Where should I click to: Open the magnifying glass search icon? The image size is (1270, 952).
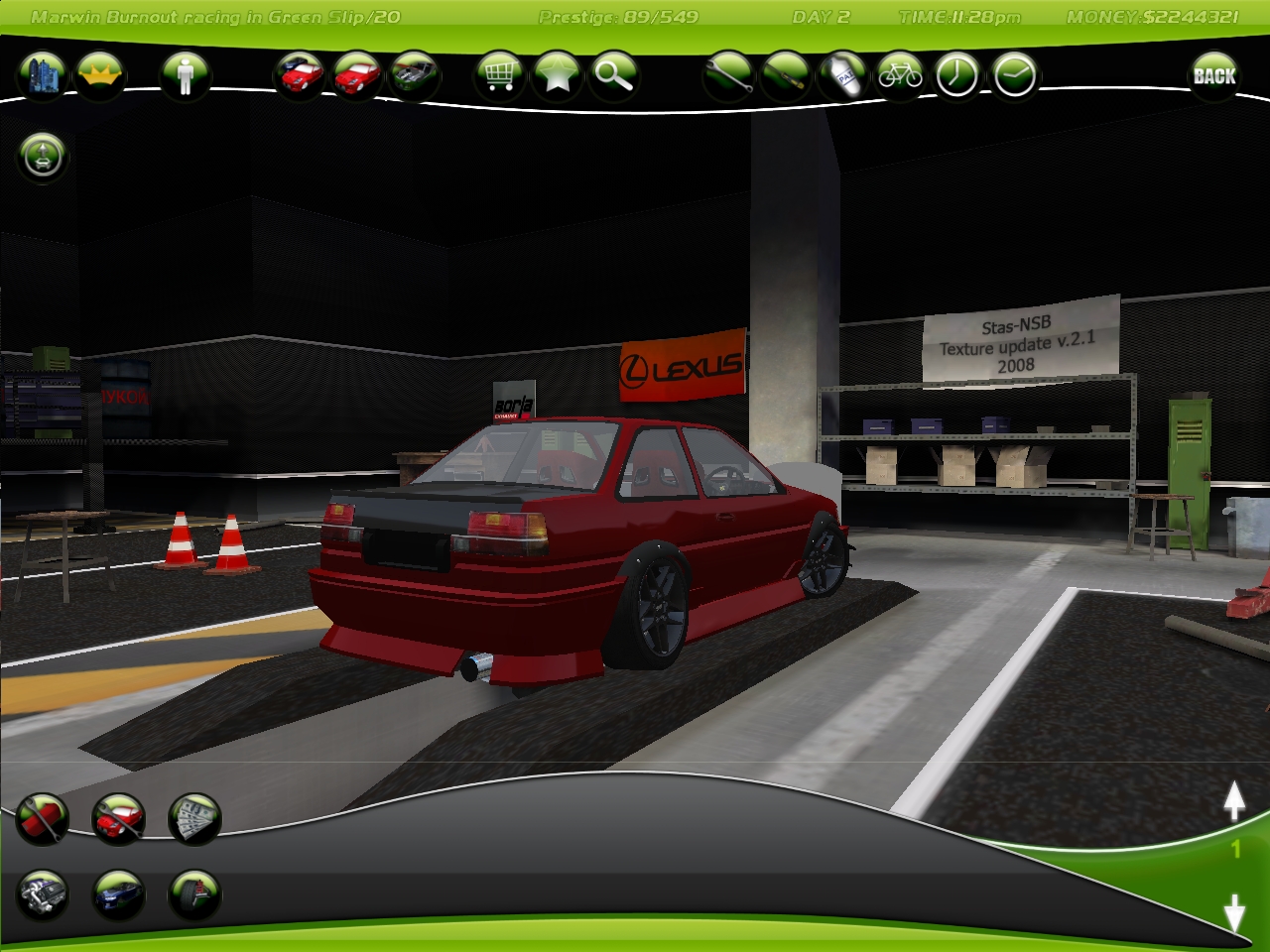tap(614, 75)
